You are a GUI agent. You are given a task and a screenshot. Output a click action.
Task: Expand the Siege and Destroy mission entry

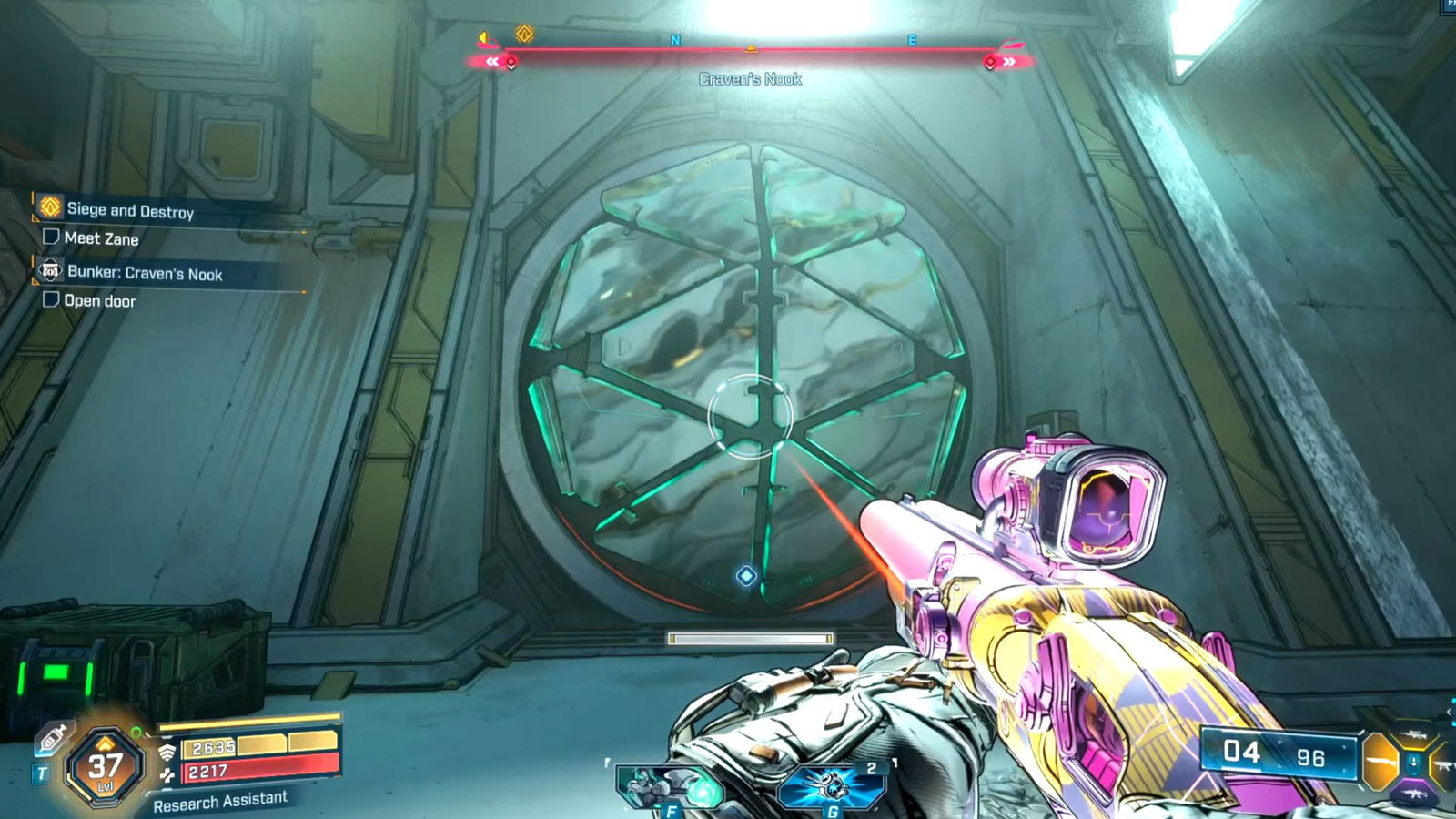click(131, 209)
